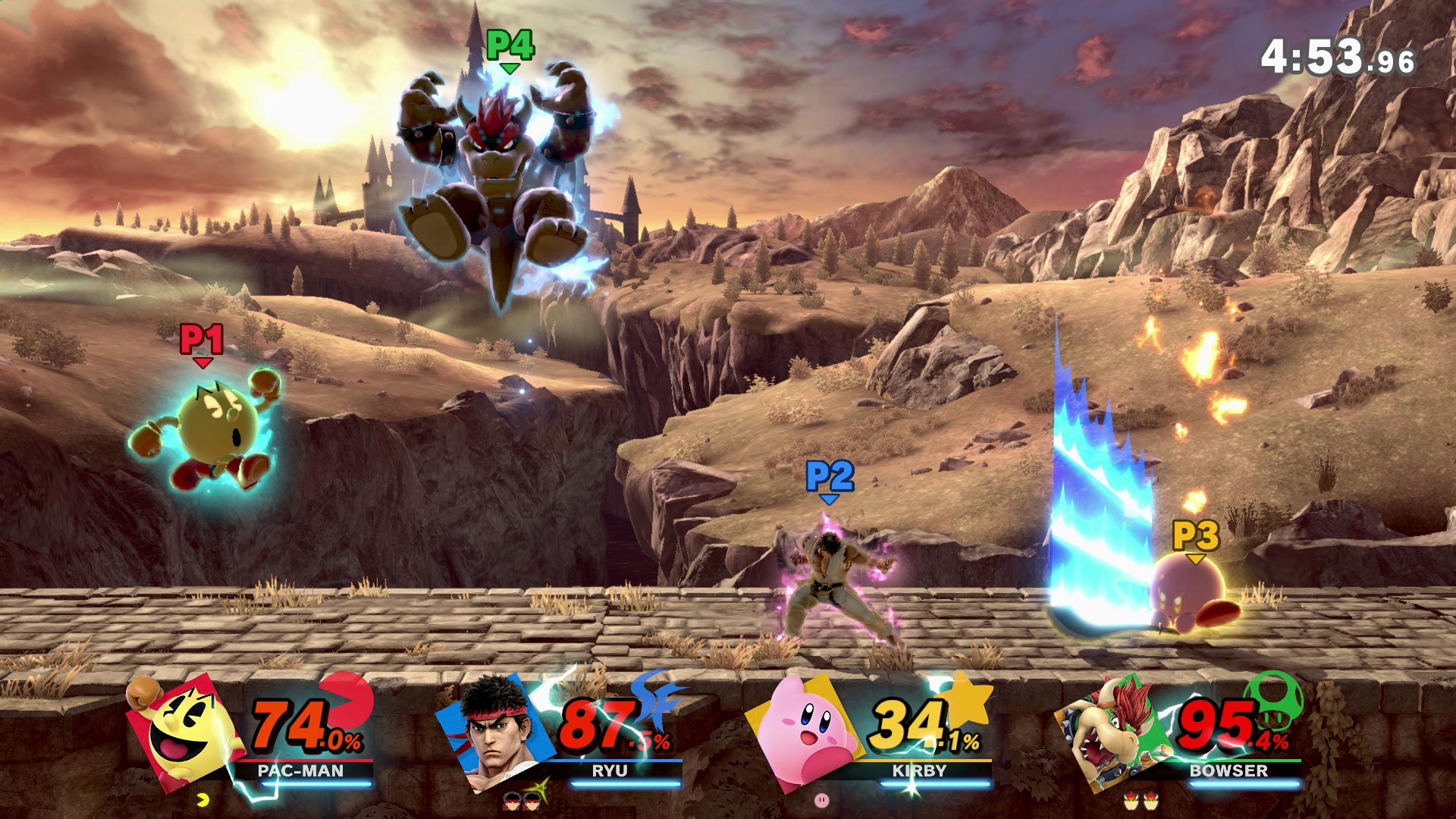Expand the blue arrow beneath the P2 tag
Viewport: 1456px width, 819px height.
tap(829, 500)
